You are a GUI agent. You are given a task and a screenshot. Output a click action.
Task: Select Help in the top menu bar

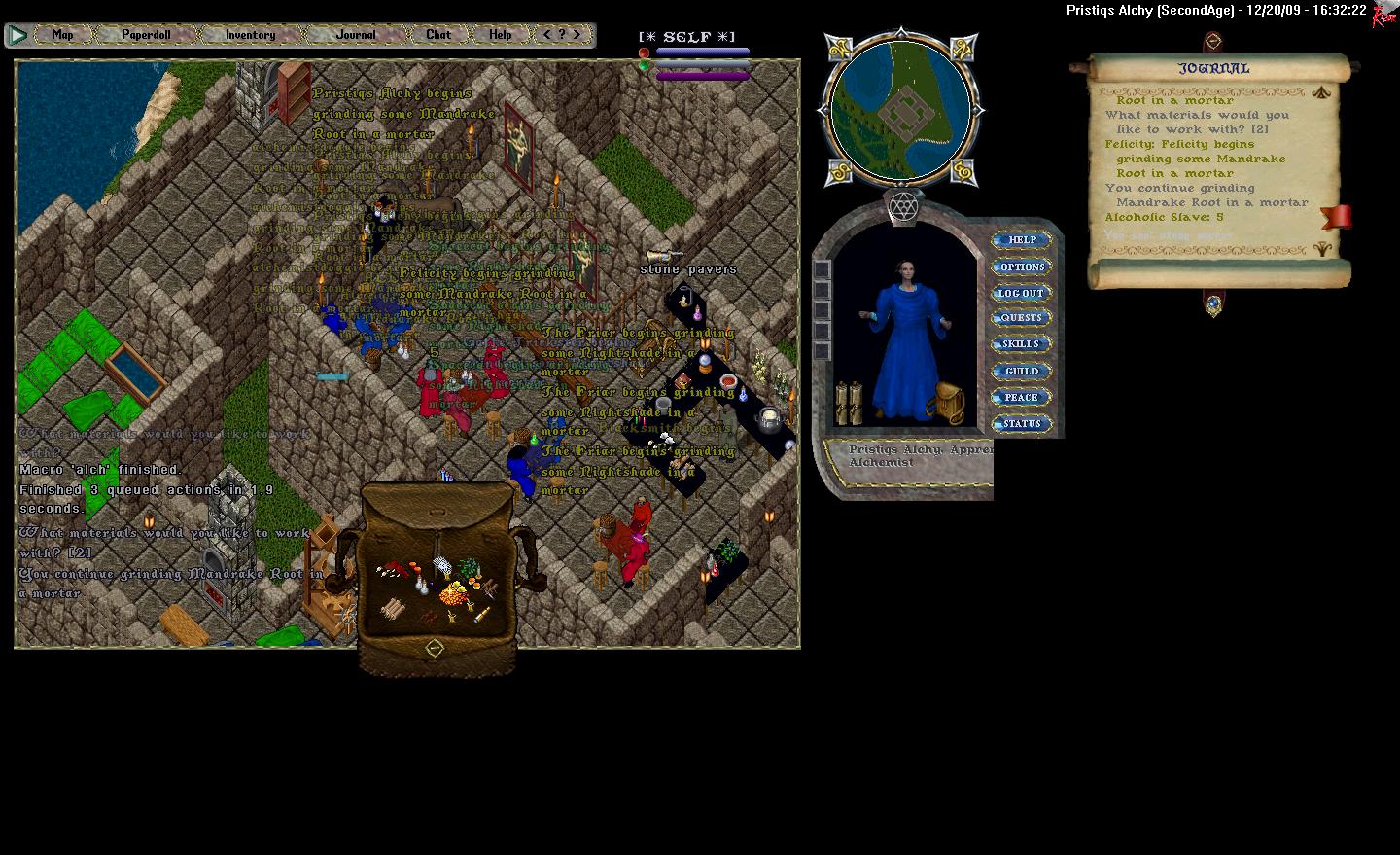500,35
